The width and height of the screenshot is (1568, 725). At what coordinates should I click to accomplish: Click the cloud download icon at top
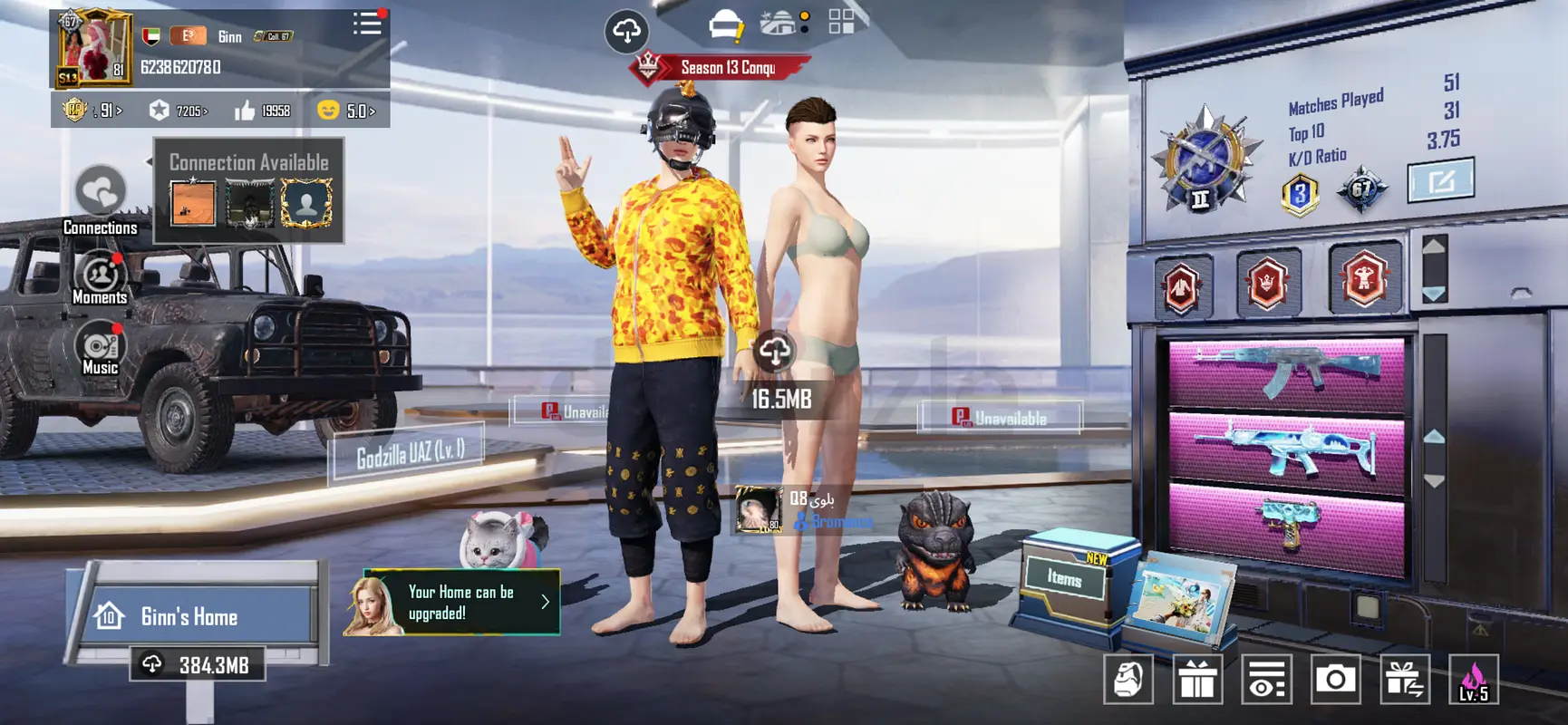coord(626,31)
